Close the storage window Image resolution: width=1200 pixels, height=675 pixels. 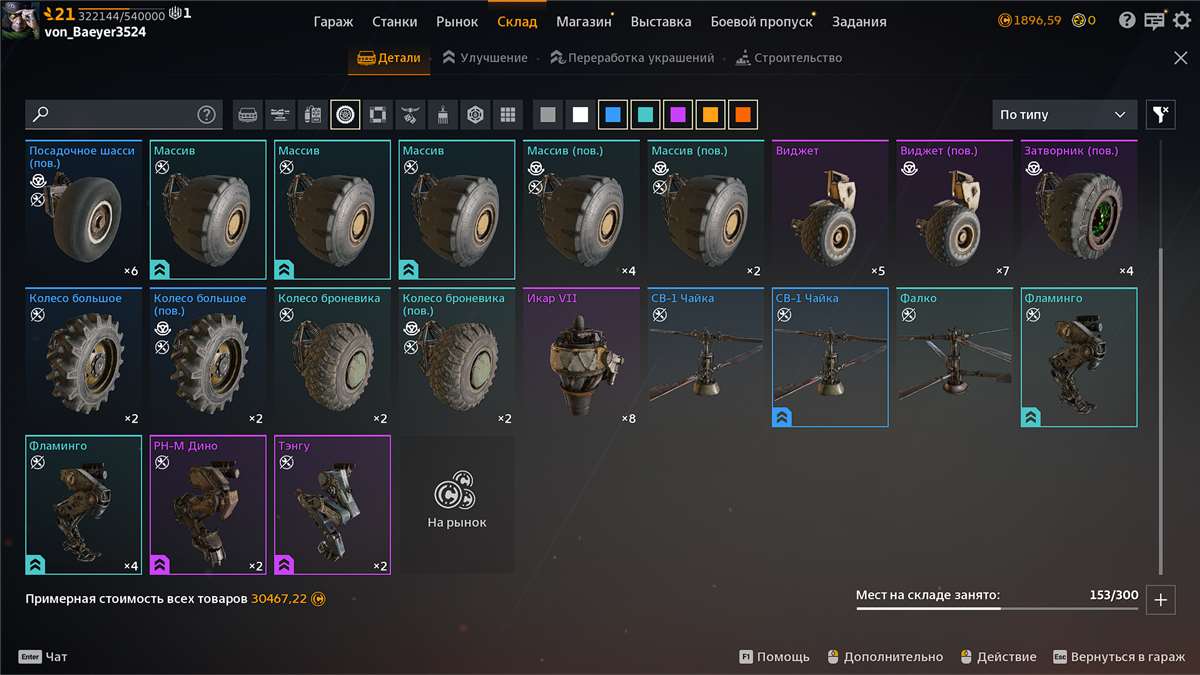(1180, 58)
